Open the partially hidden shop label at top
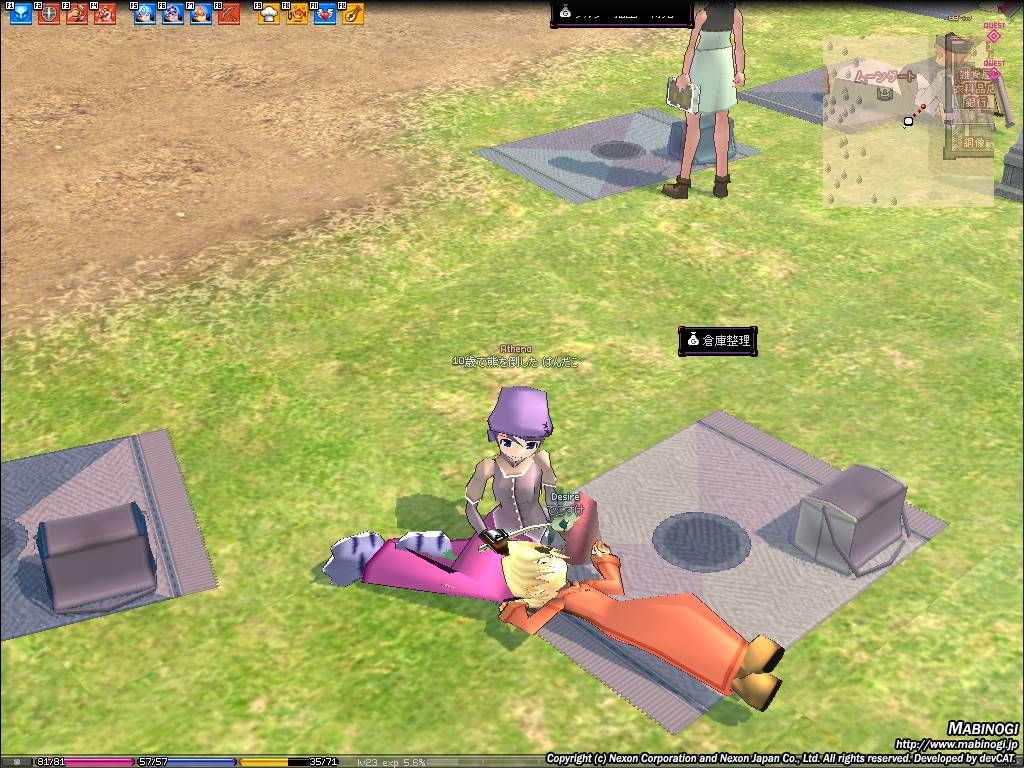The height and width of the screenshot is (768, 1024). (622, 12)
